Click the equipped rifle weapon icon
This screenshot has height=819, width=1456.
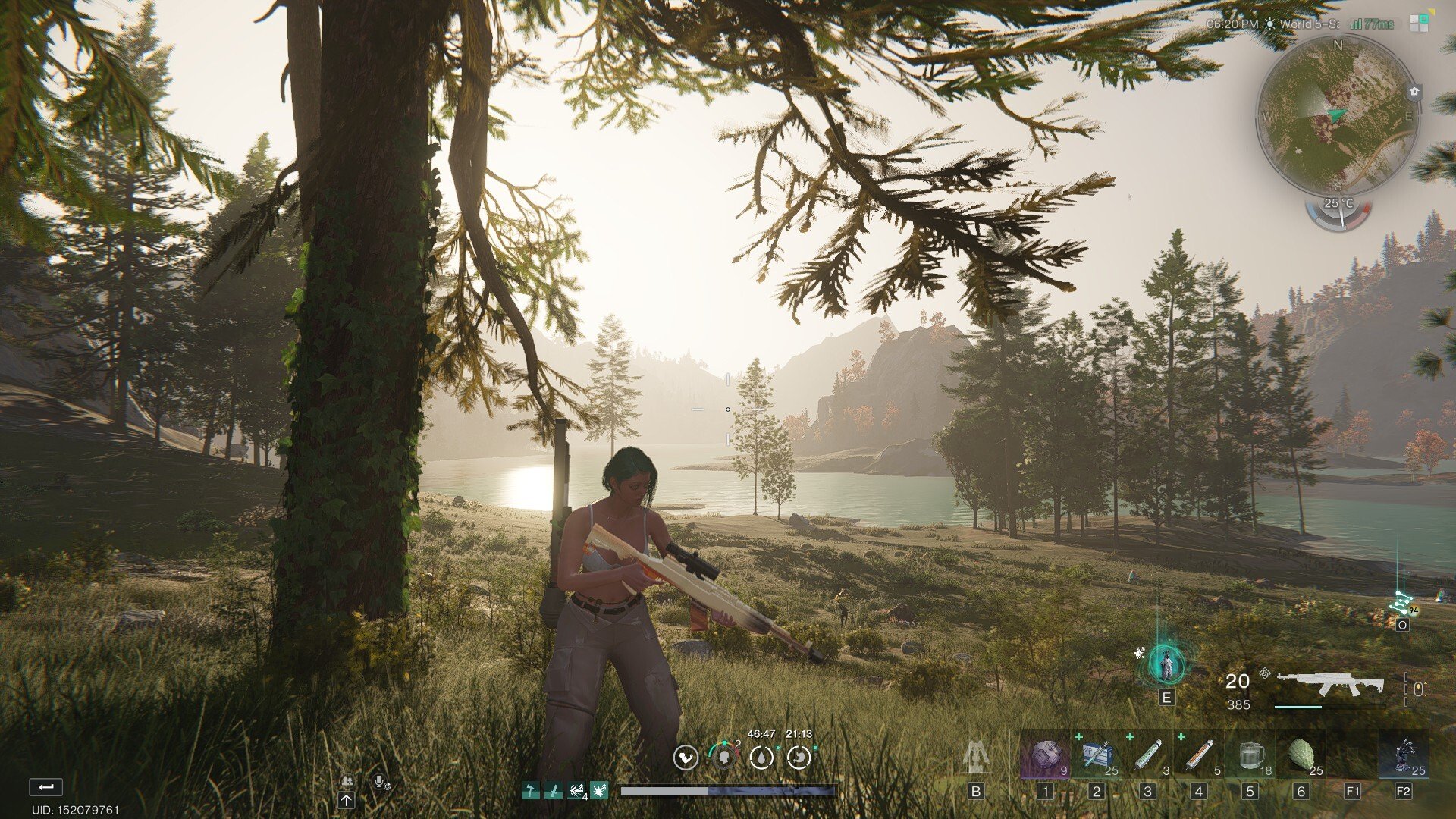[x=1330, y=684]
